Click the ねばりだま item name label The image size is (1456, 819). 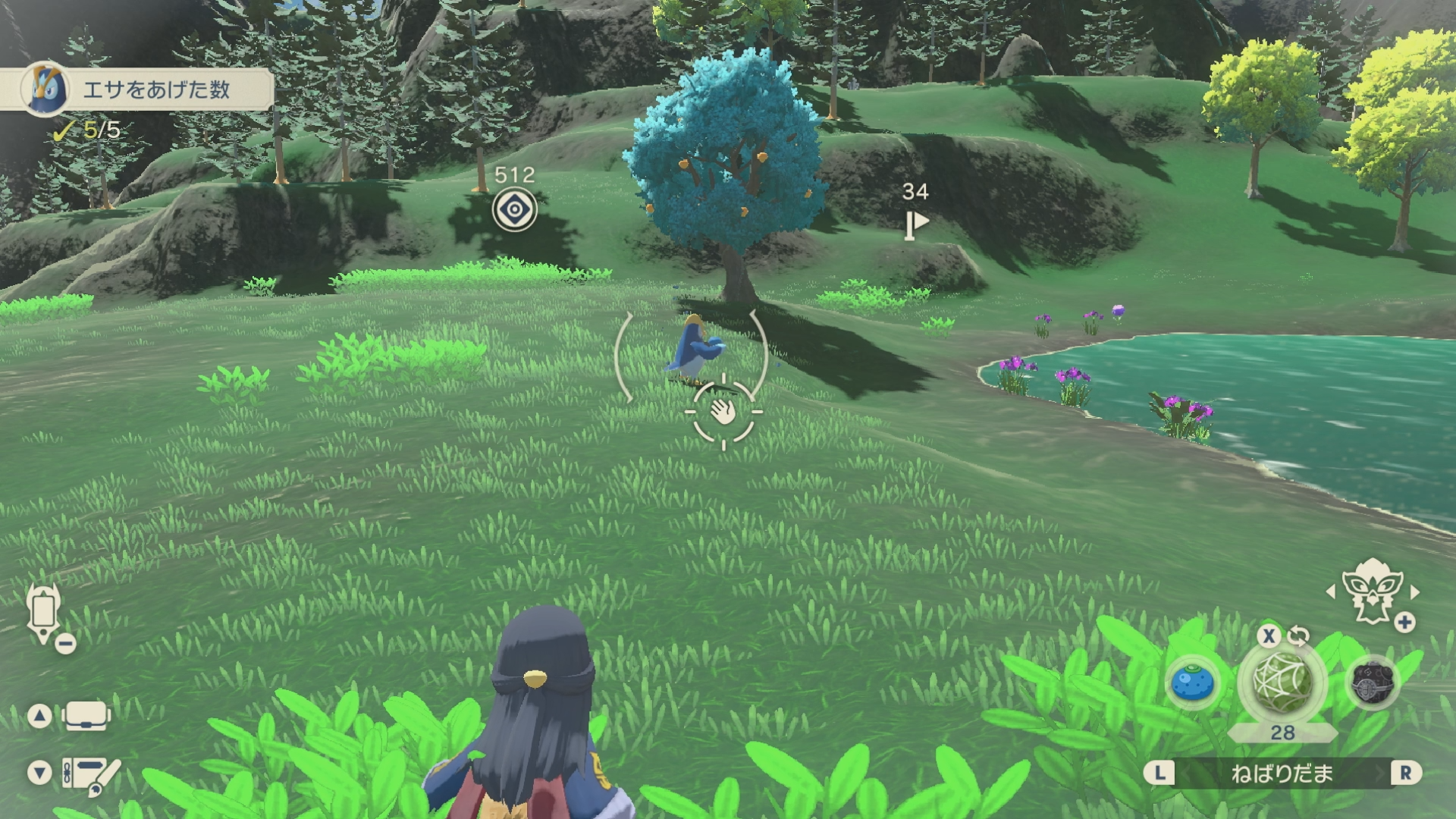pyautogui.click(x=1282, y=773)
